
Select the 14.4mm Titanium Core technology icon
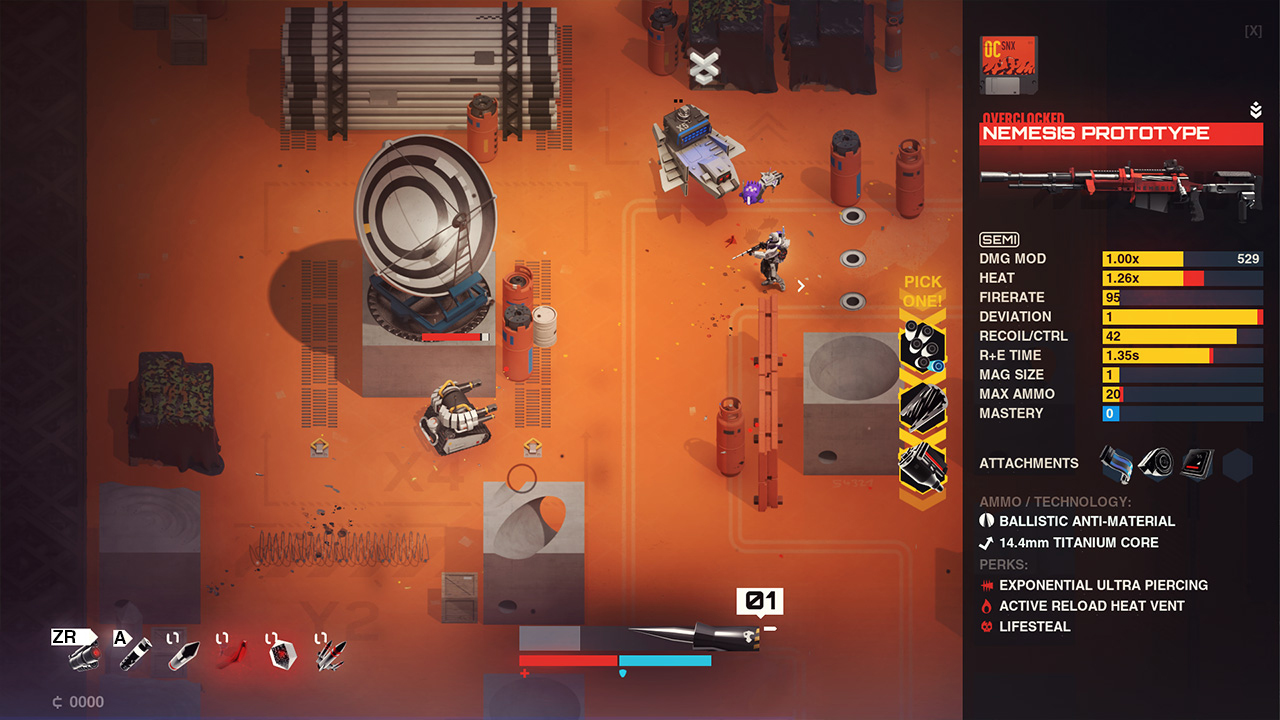point(985,543)
